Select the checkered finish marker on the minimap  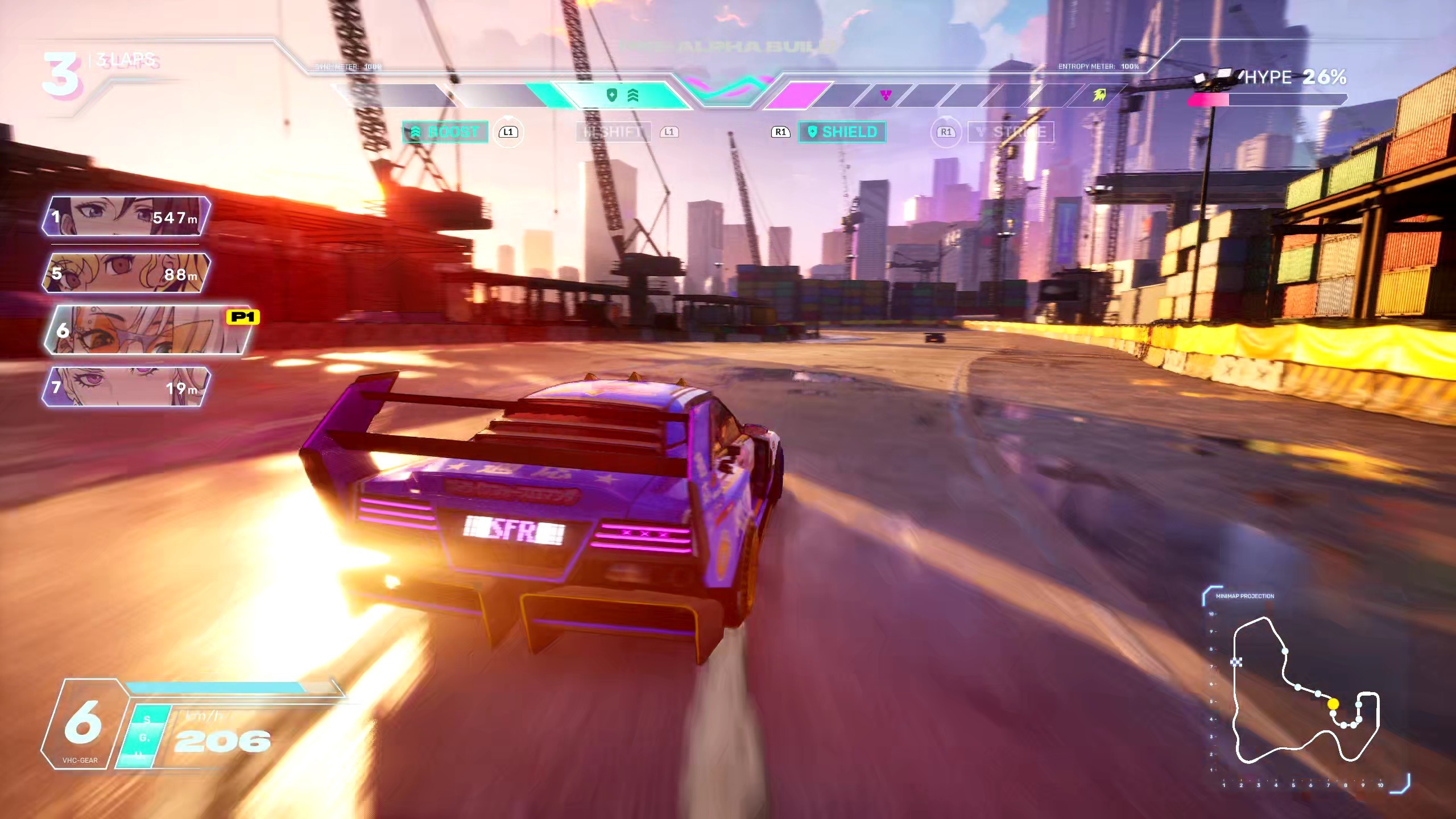pyautogui.click(x=1236, y=661)
